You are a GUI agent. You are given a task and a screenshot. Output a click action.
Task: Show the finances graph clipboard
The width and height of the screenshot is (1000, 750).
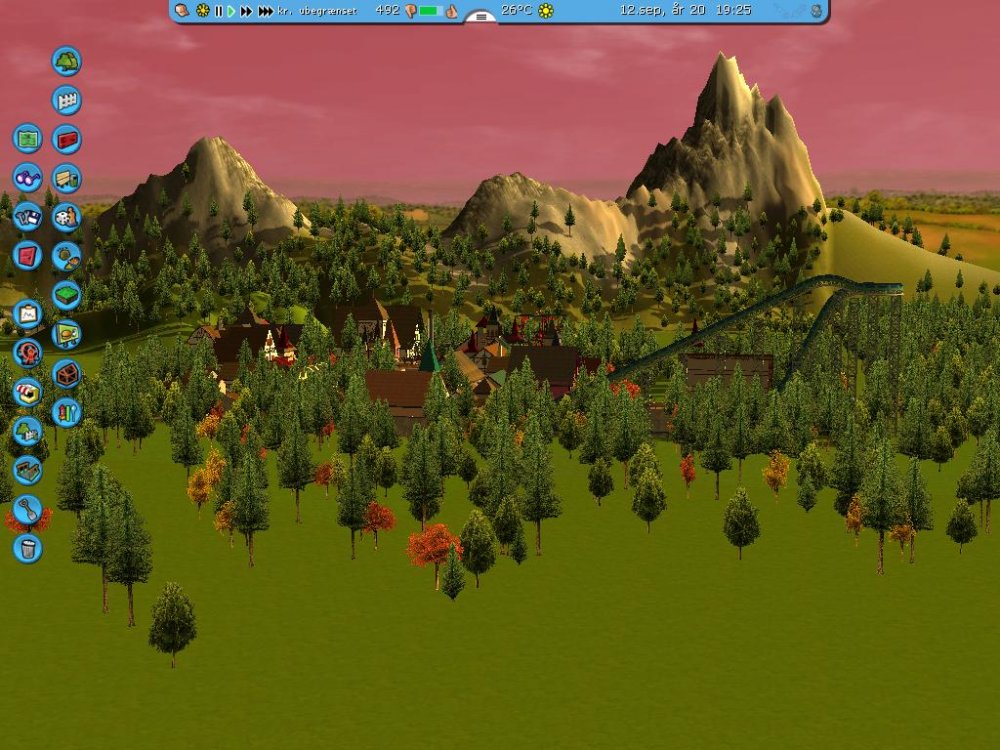[27, 314]
